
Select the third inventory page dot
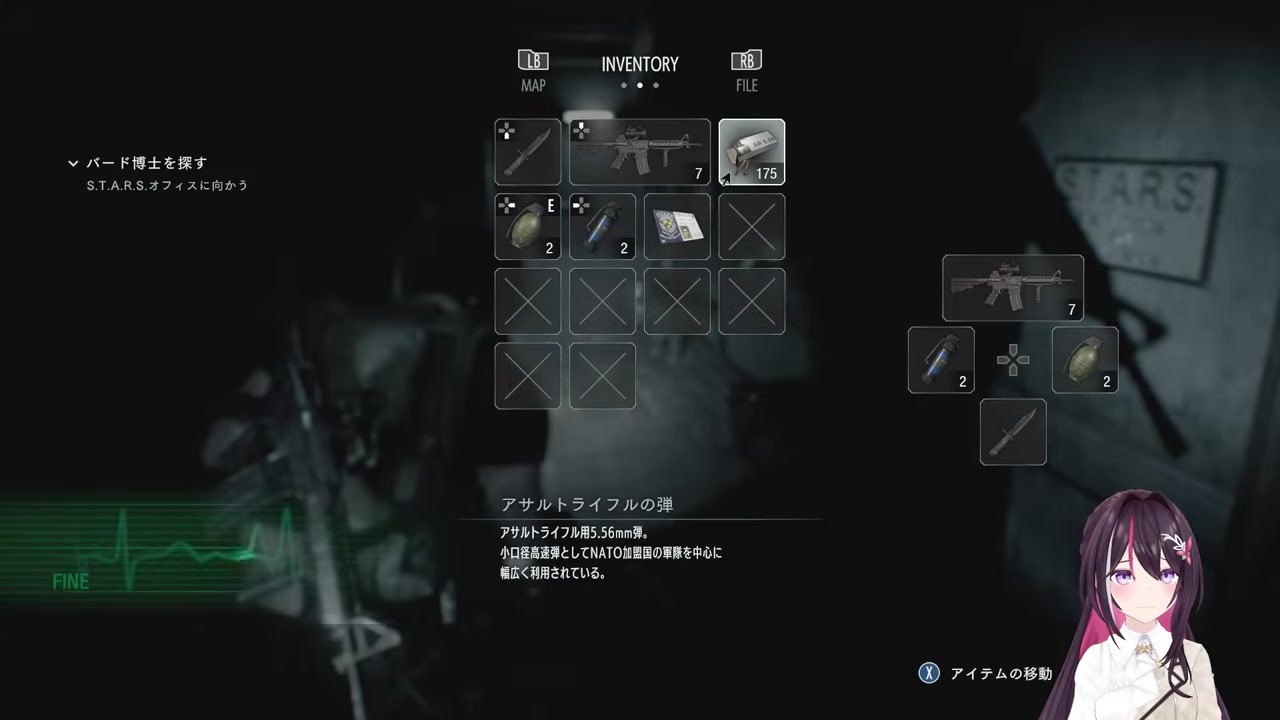pyautogui.click(x=655, y=86)
